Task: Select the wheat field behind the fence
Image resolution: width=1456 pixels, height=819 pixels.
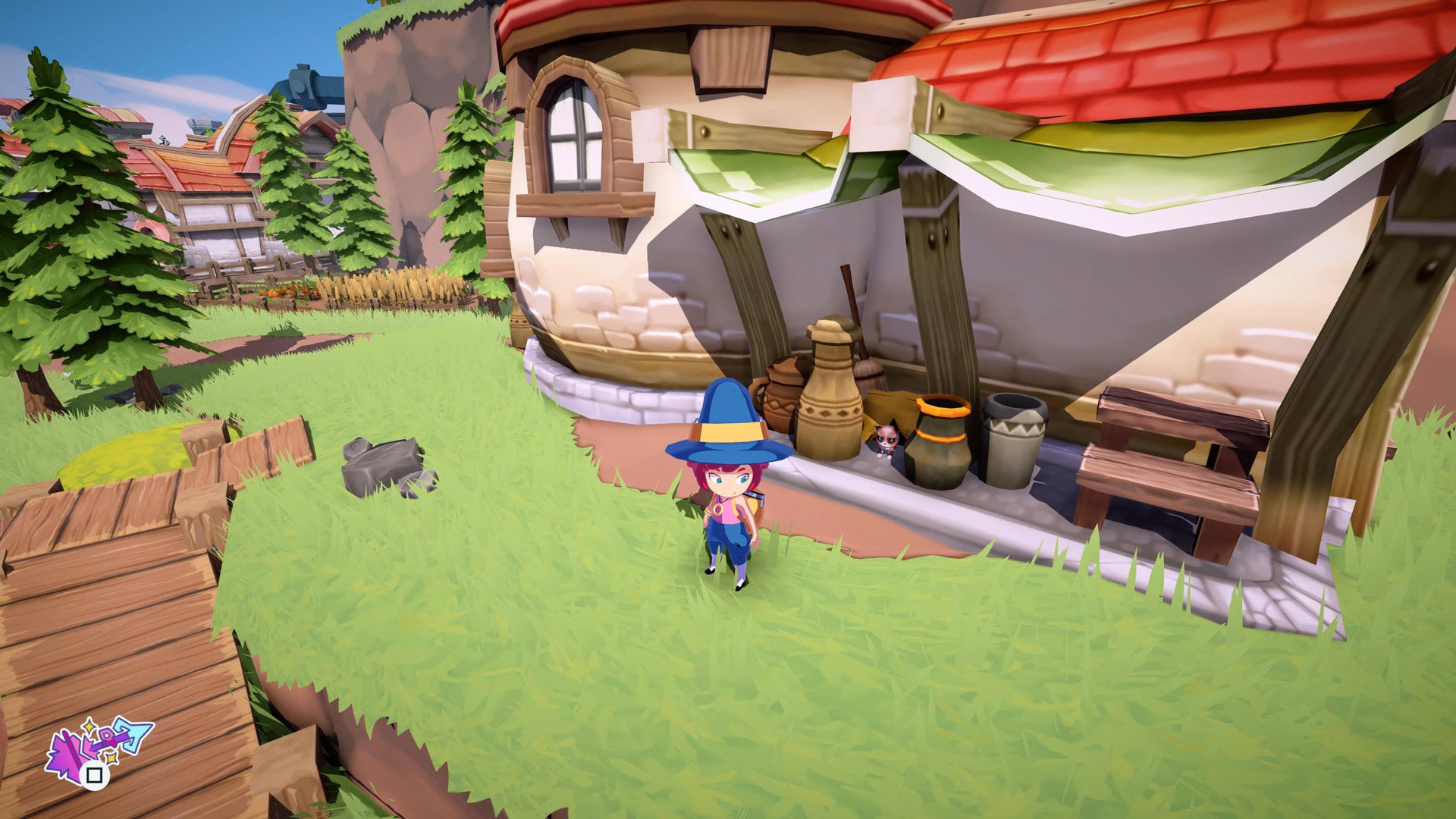Action: [394, 288]
